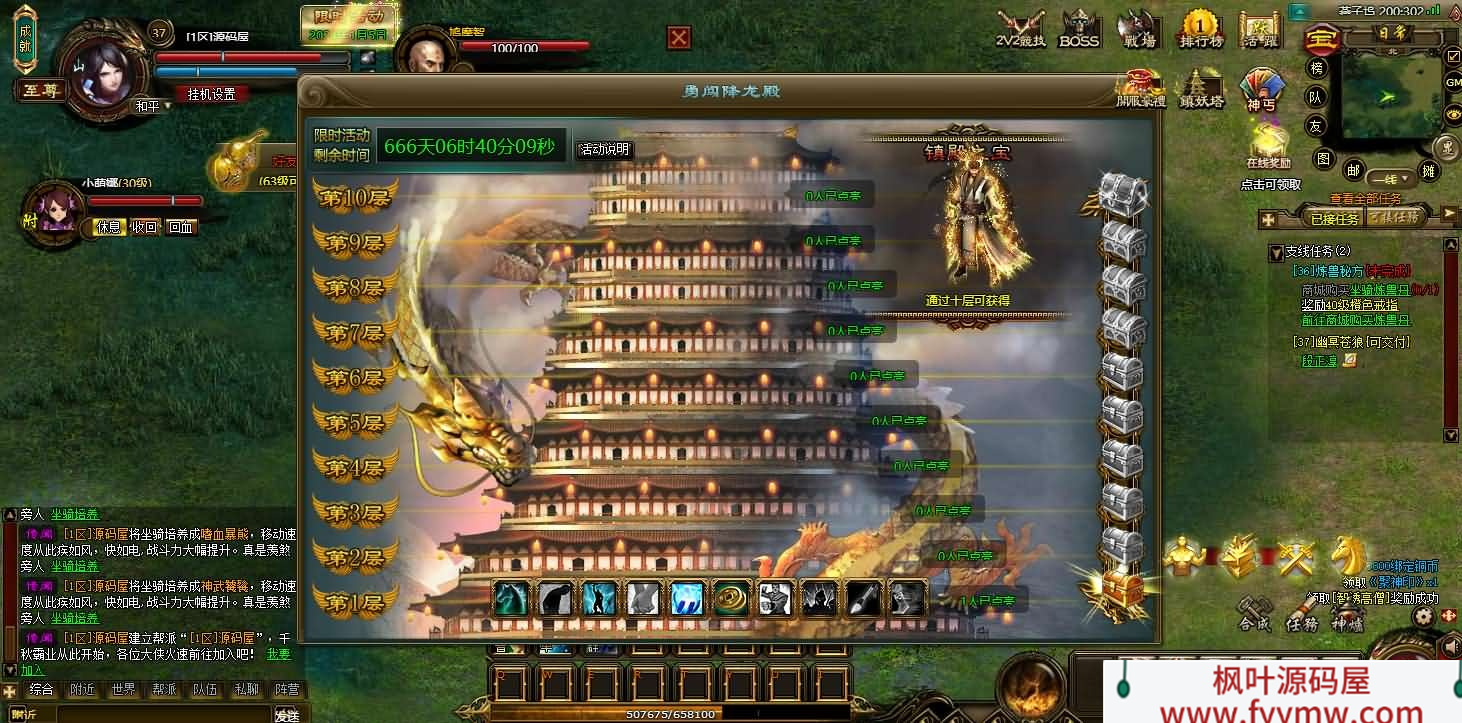Switch to the 世界 chat tab
Viewport: 1462px width, 723px height.
(123, 690)
